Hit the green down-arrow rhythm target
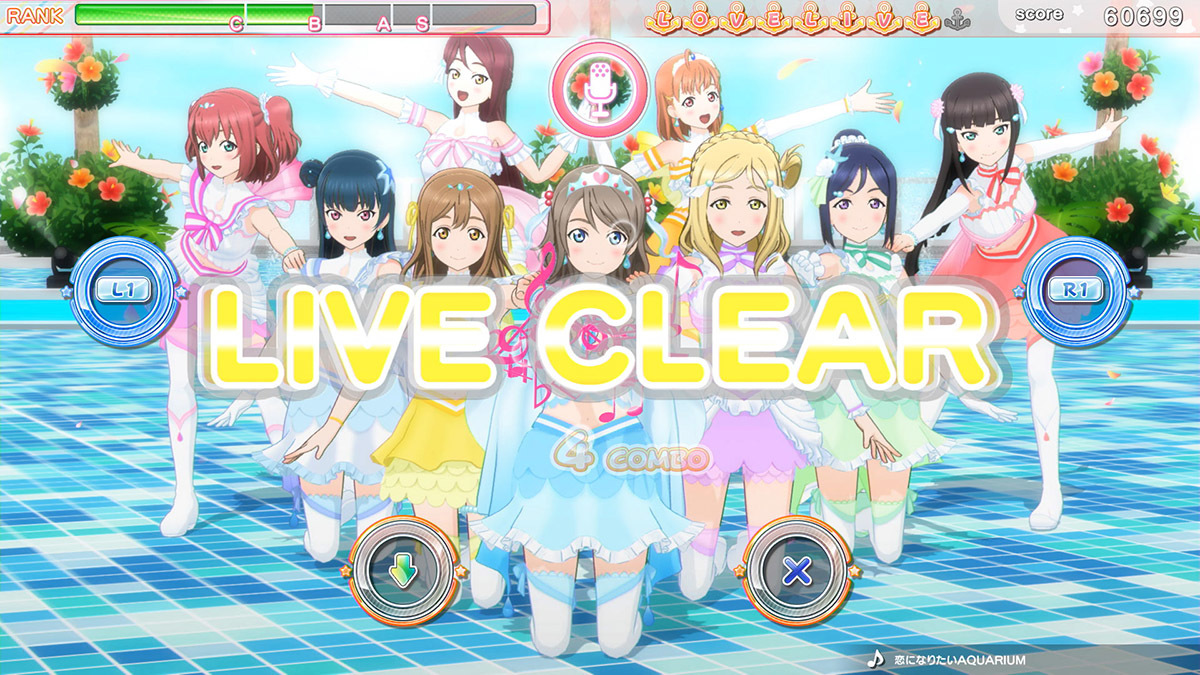The height and width of the screenshot is (675, 1200). coord(404,571)
